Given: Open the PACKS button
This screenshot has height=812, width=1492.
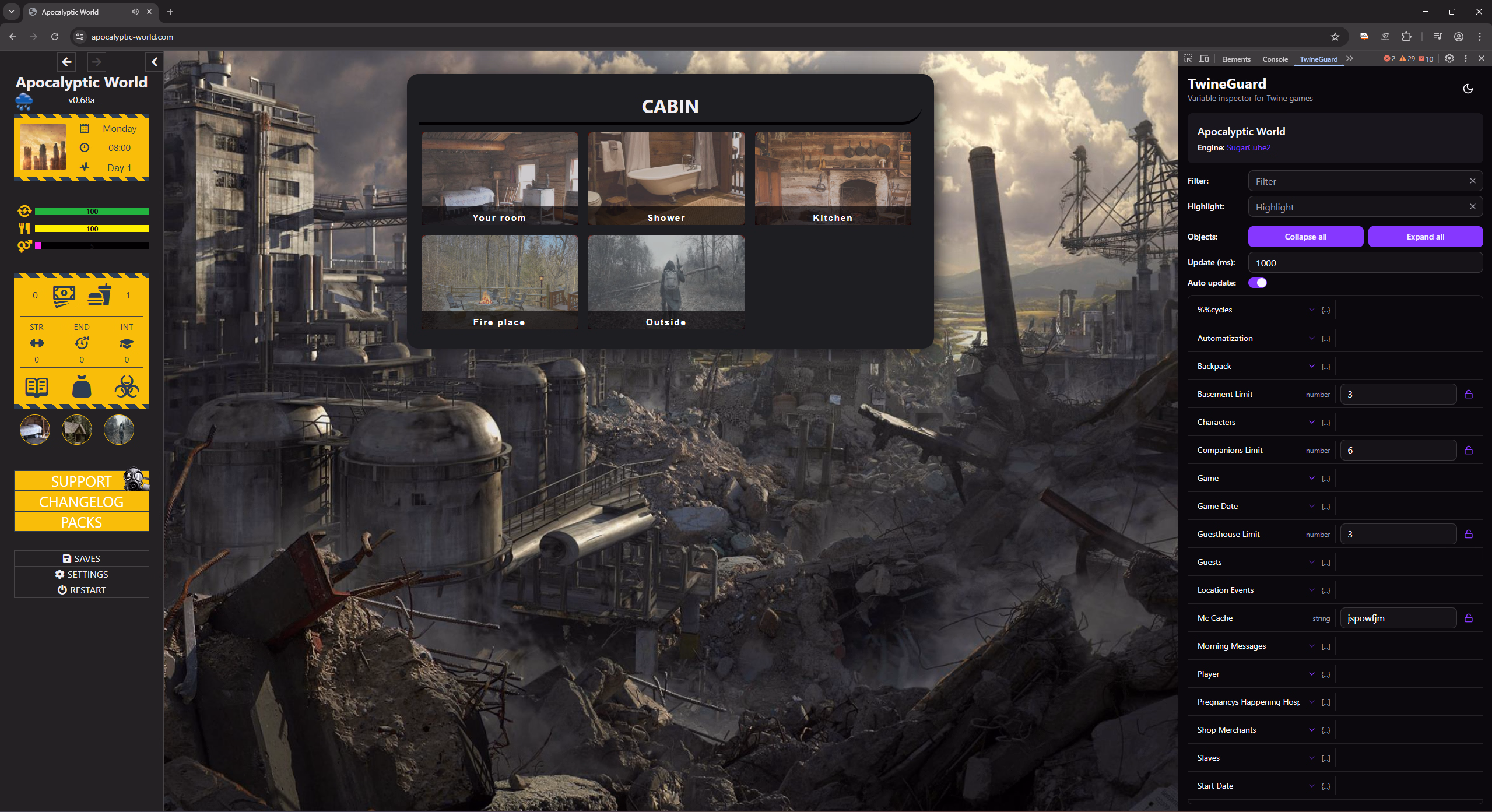Looking at the screenshot, I should [x=82, y=522].
